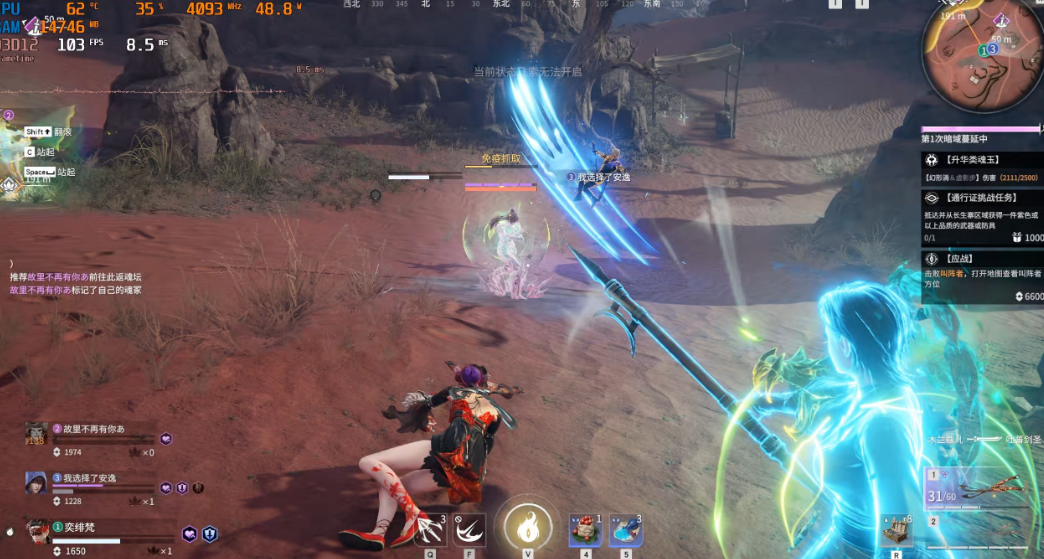The height and width of the screenshot is (559, 1044).
Task: Click own player portrait 奕绯梵
Action: click(37, 532)
